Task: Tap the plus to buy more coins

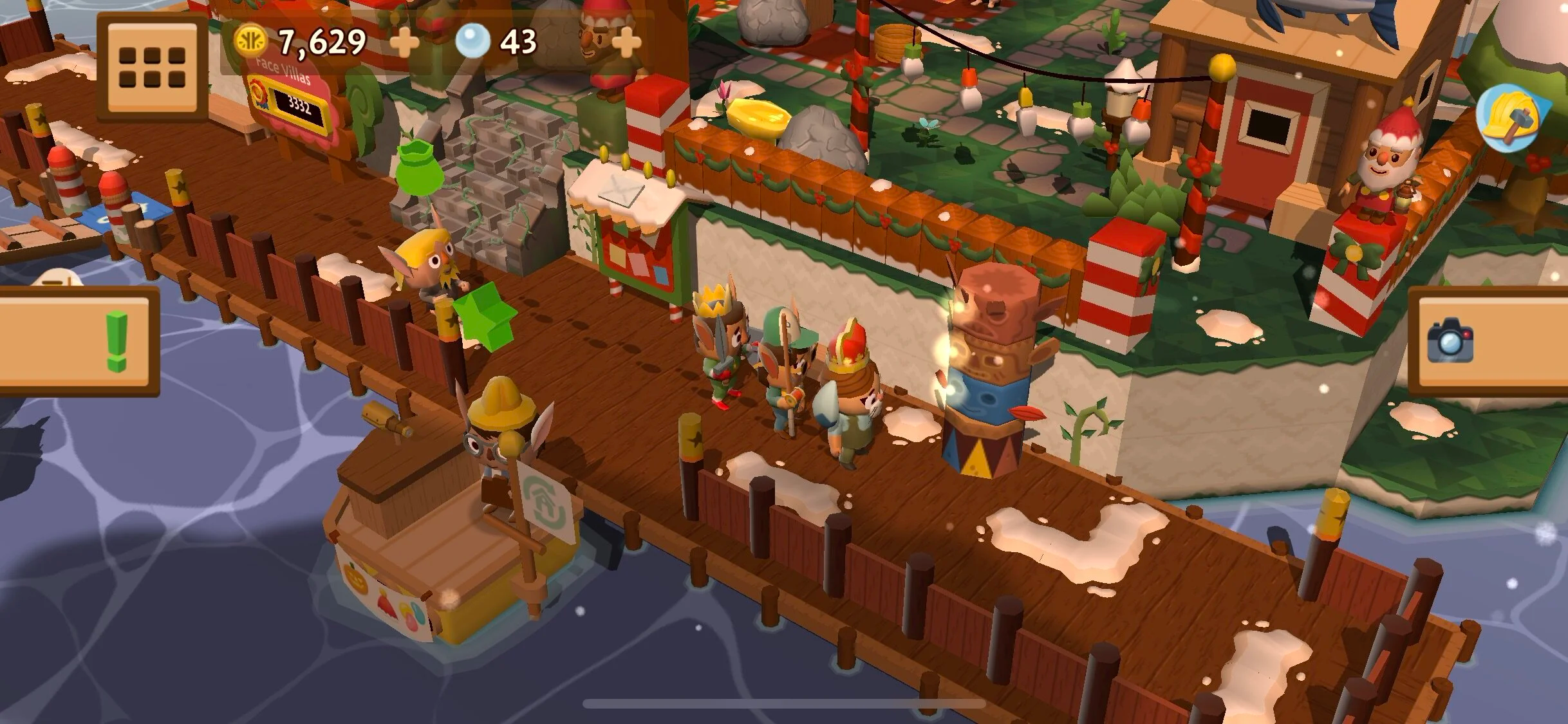Action: coord(403,42)
